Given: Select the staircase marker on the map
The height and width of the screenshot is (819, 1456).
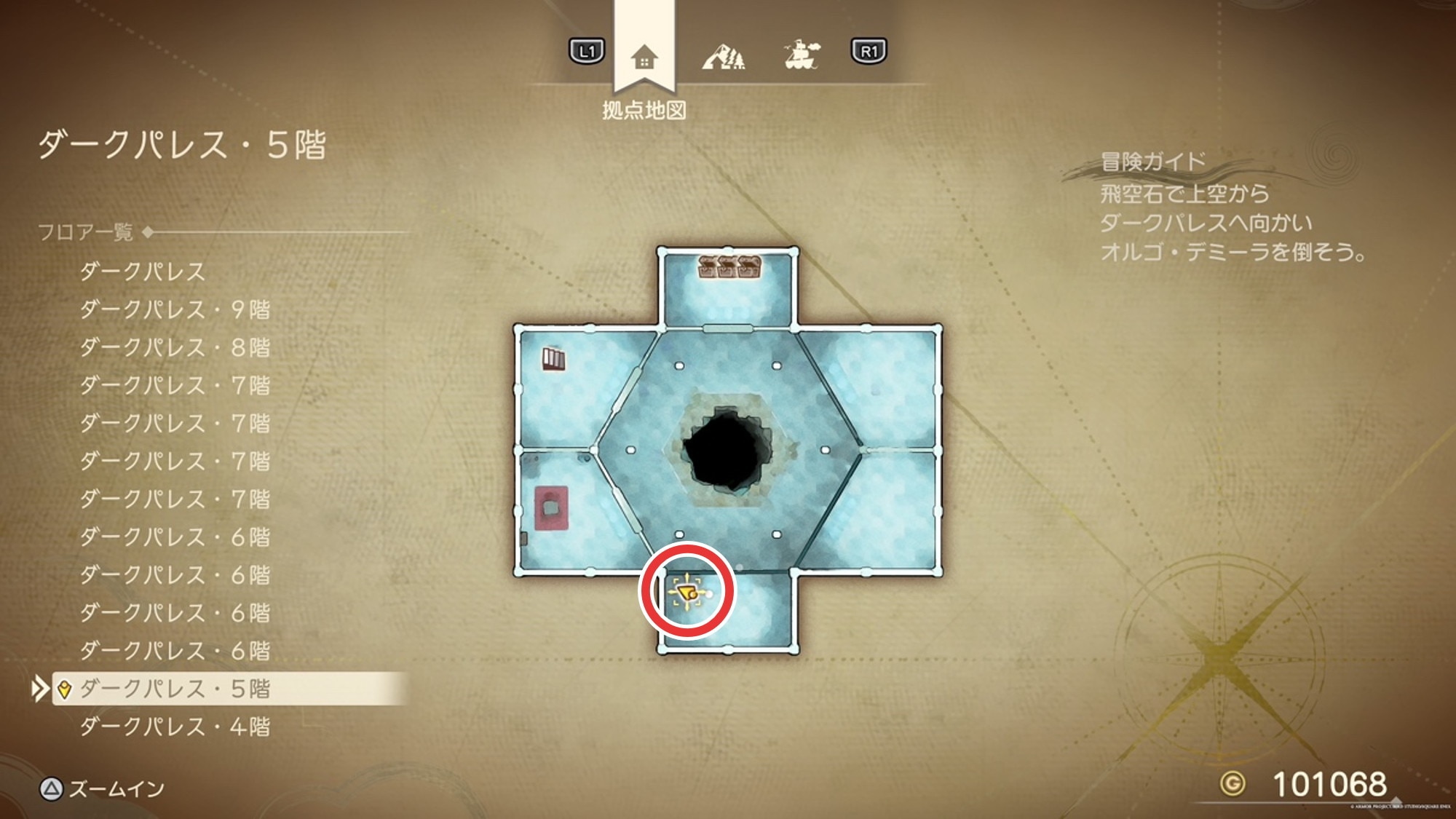Looking at the screenshot, I should point(553,359).
